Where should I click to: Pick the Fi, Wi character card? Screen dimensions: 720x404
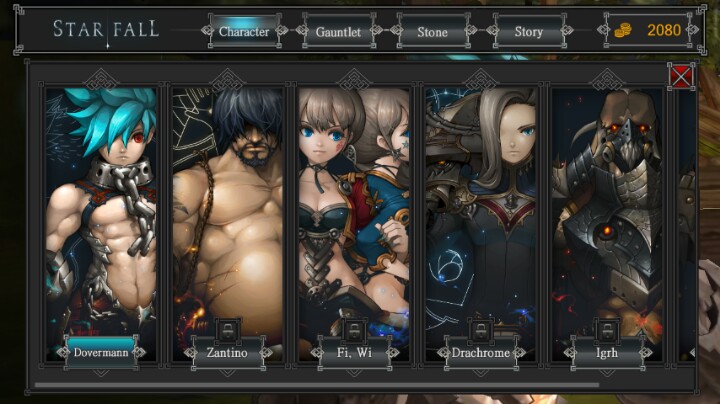(354, 210)
